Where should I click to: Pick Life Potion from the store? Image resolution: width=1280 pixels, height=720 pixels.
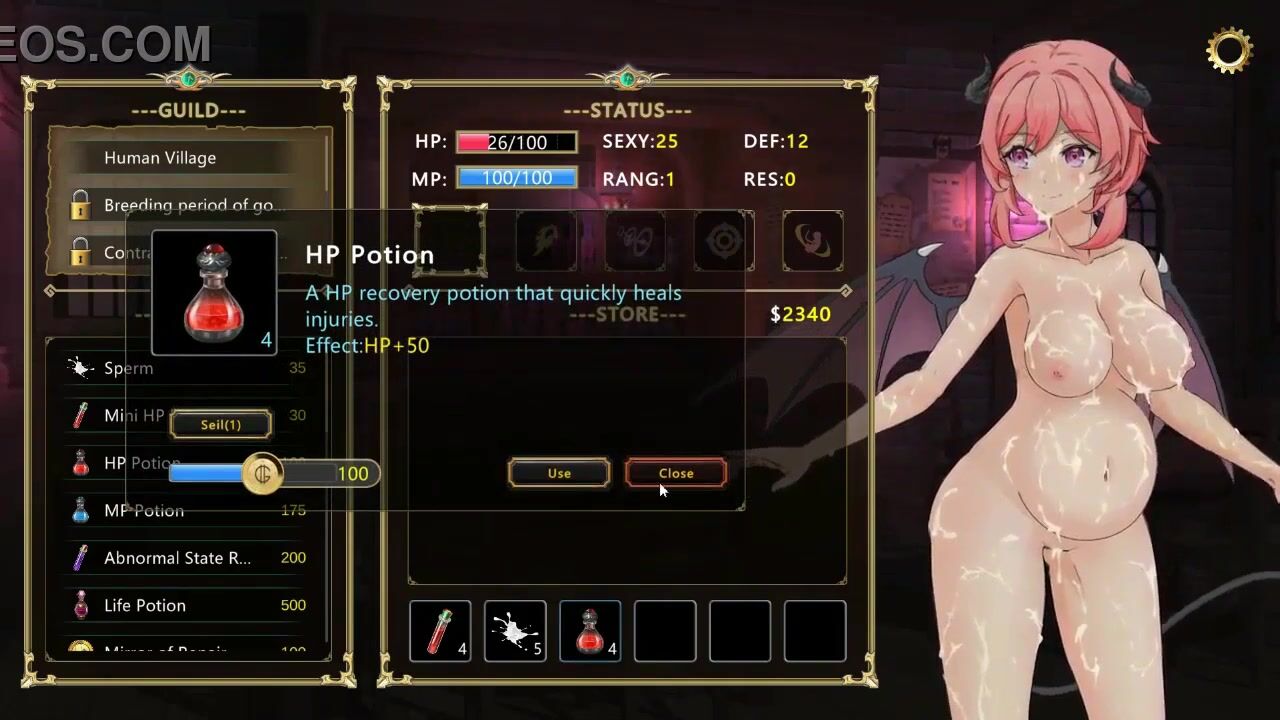(x=145, y=605)
